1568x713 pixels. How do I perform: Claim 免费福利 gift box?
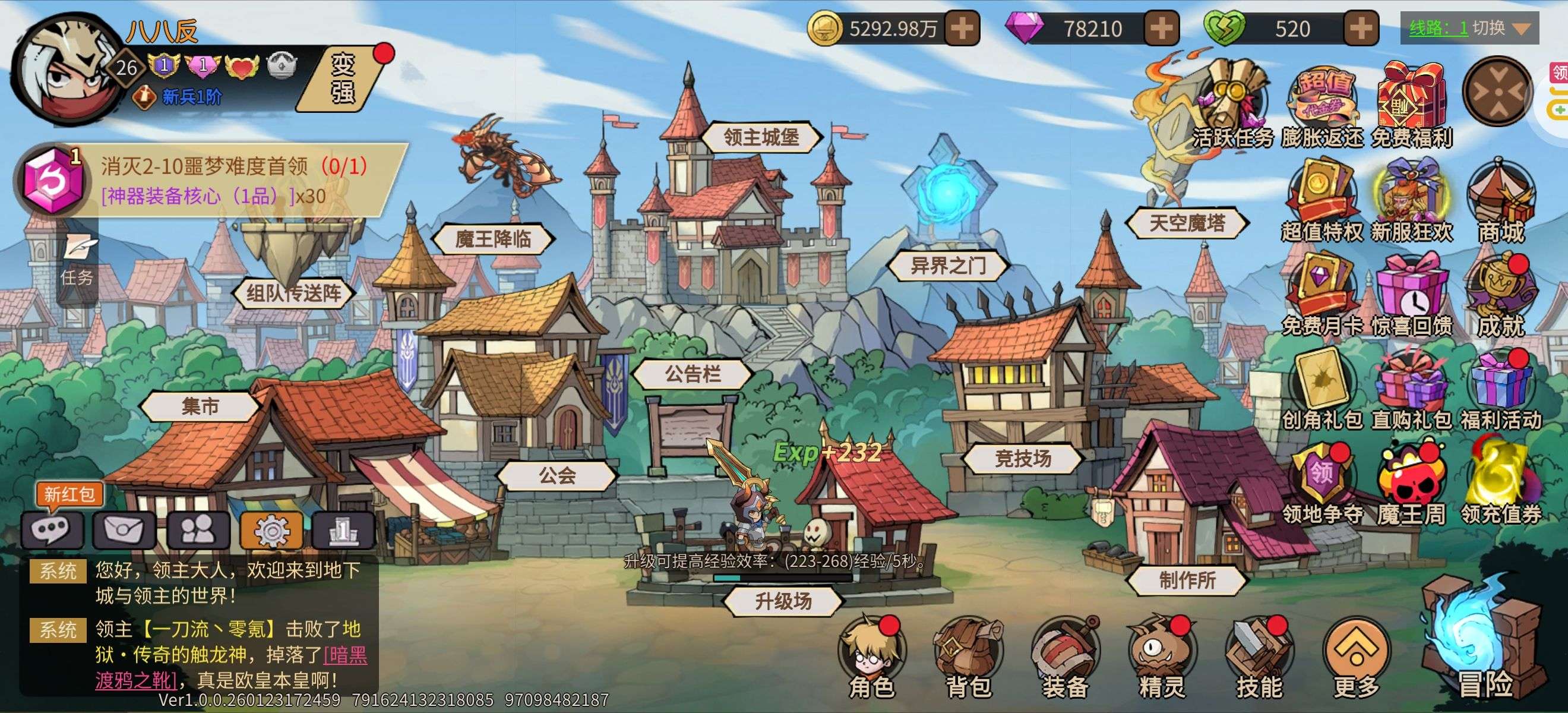tap(1412, 105)
